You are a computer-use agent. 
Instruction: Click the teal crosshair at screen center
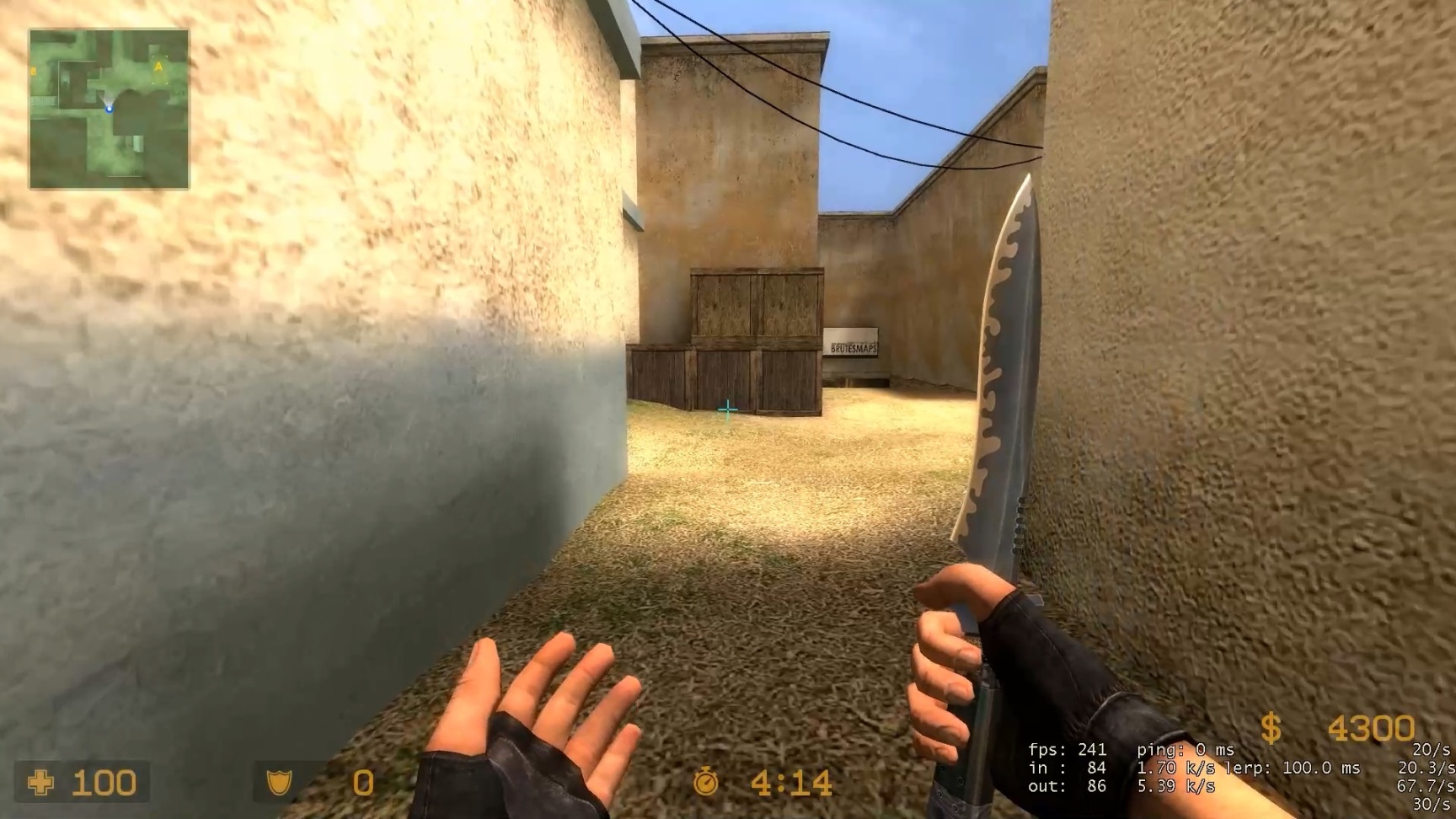[728, 408]
